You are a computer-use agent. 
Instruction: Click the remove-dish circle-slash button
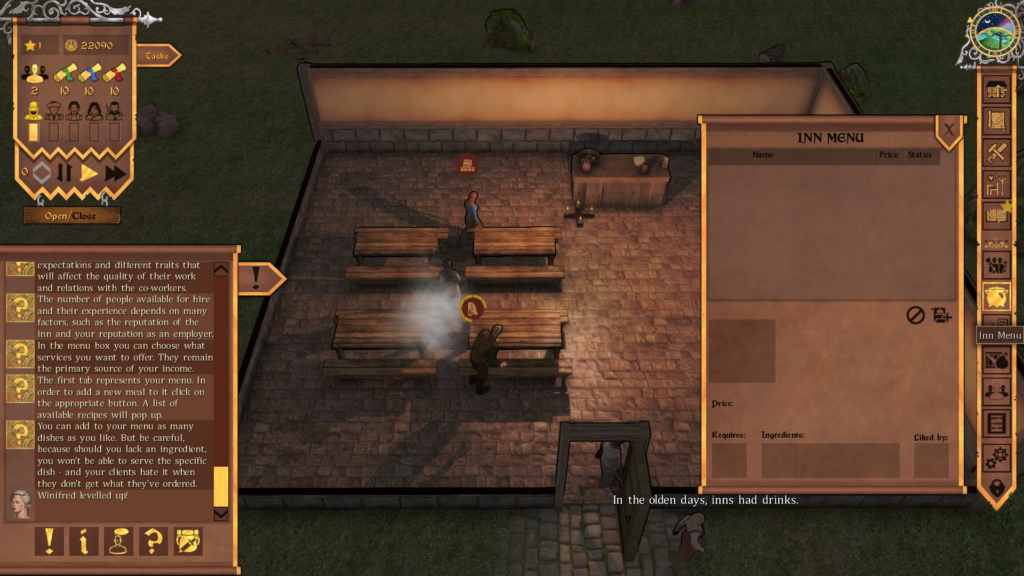coord(915,315)
